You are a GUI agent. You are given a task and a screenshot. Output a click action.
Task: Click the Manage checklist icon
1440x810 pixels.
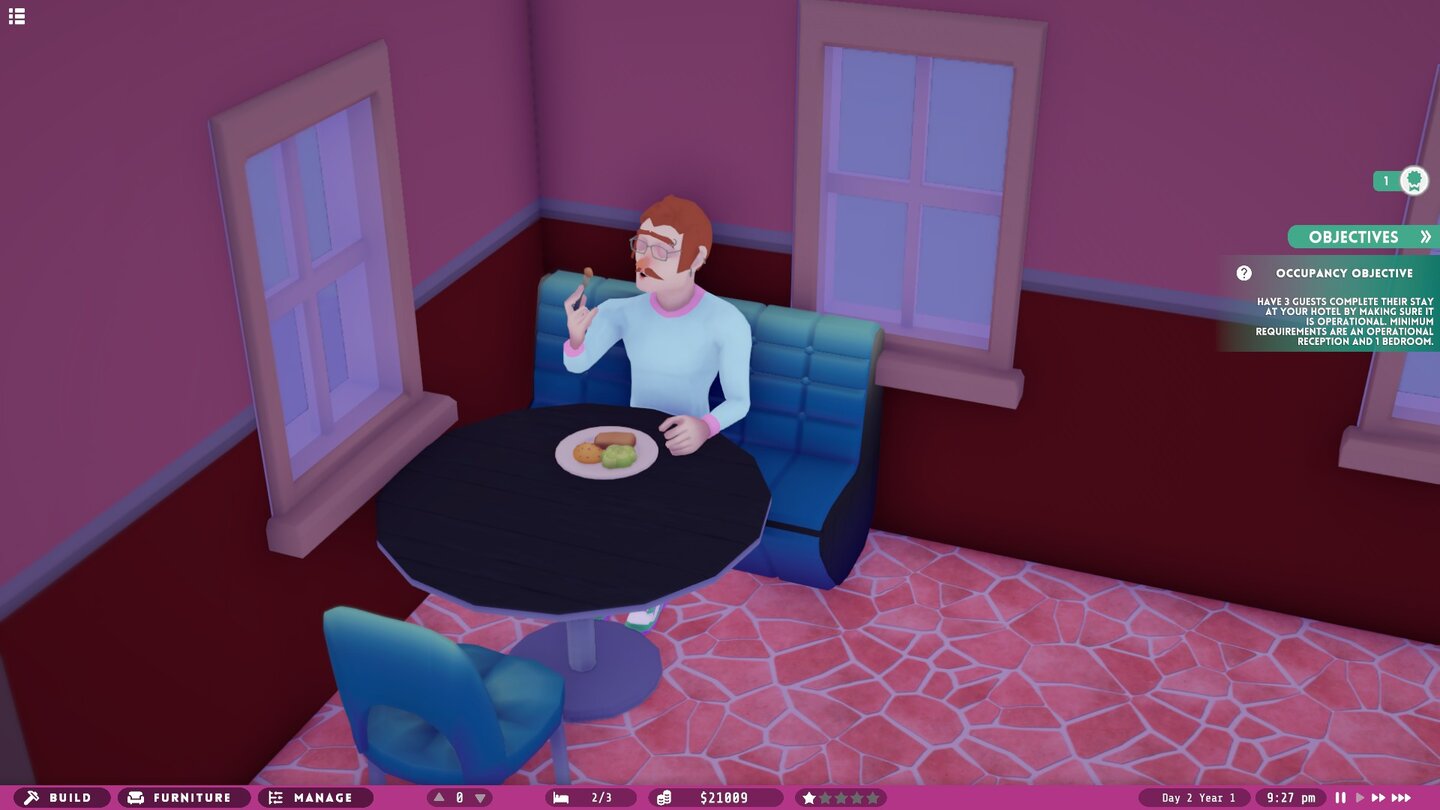tap(276, 797)
